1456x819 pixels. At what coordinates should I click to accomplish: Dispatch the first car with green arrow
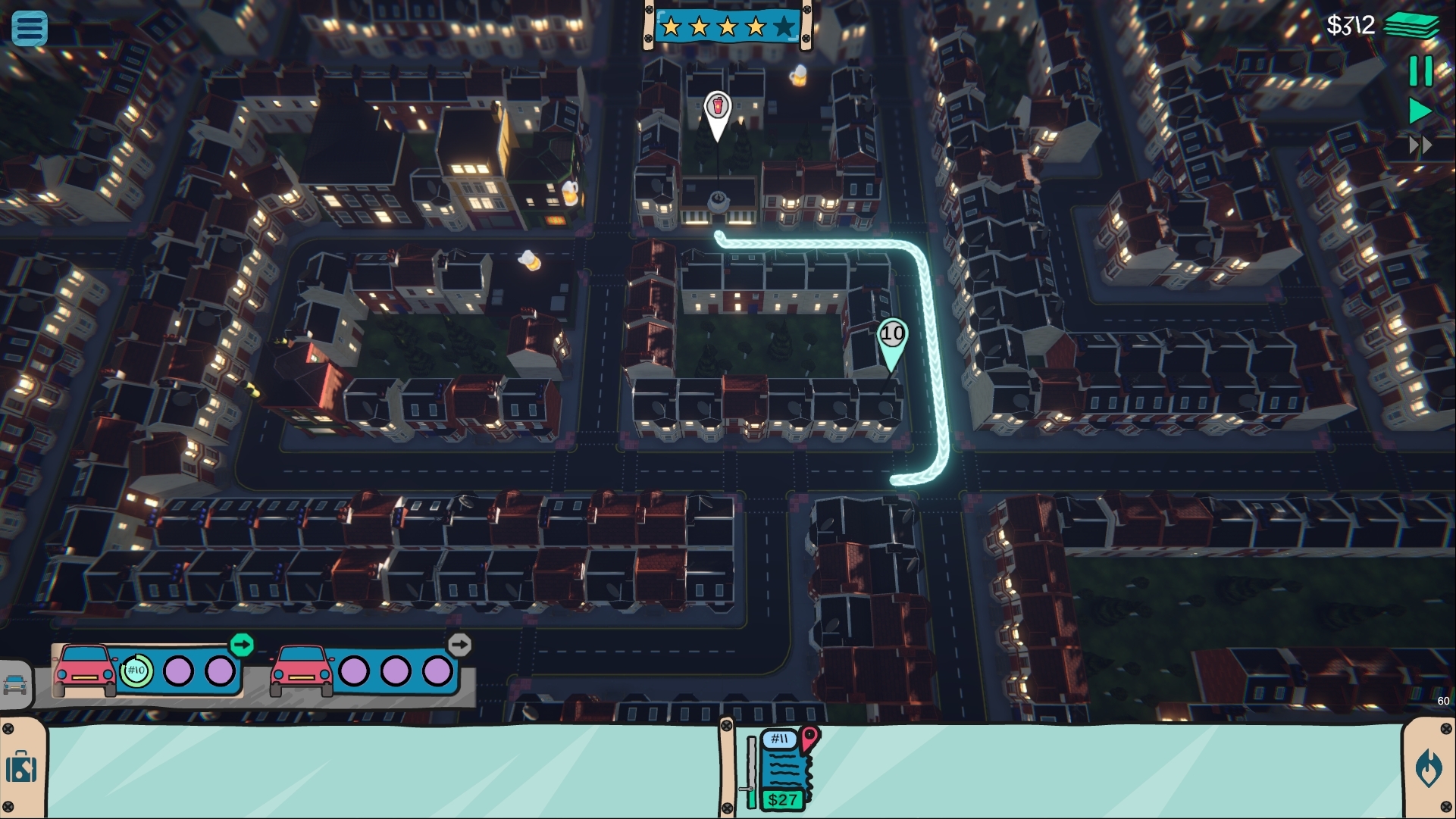pyautogui.click(x=242, y=645)
